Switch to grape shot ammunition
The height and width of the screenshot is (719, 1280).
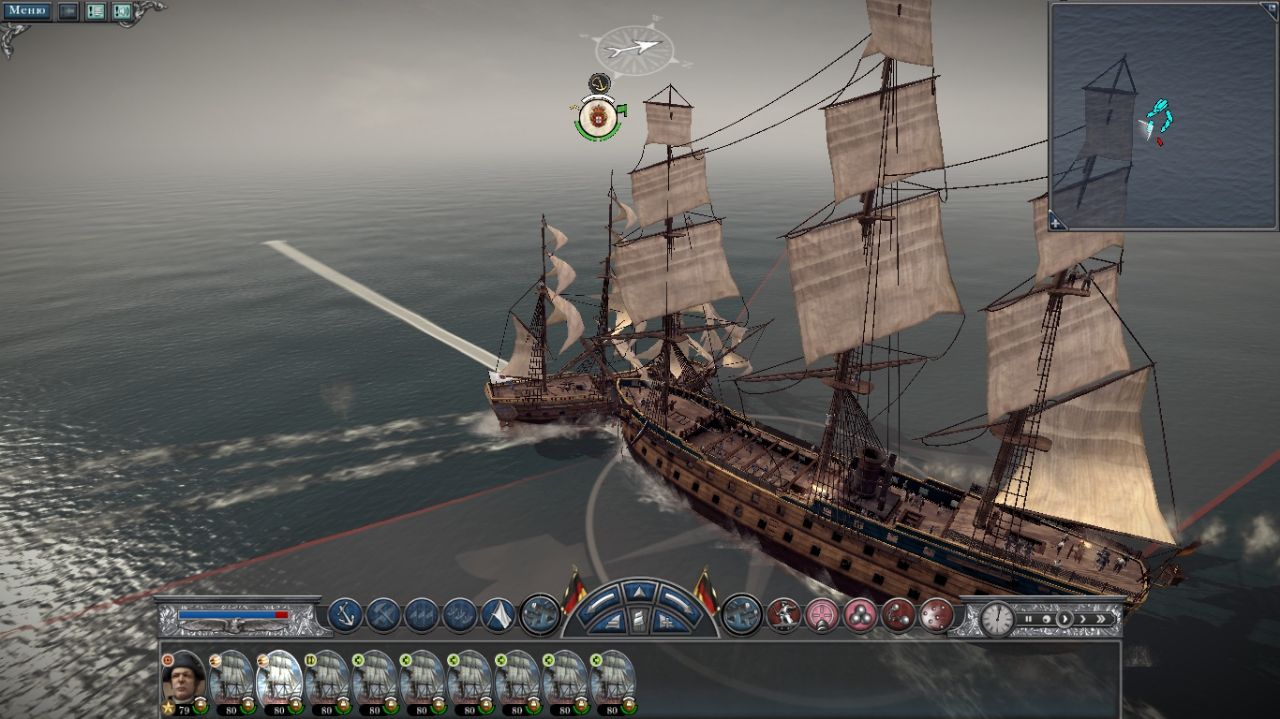click(935, 614)
